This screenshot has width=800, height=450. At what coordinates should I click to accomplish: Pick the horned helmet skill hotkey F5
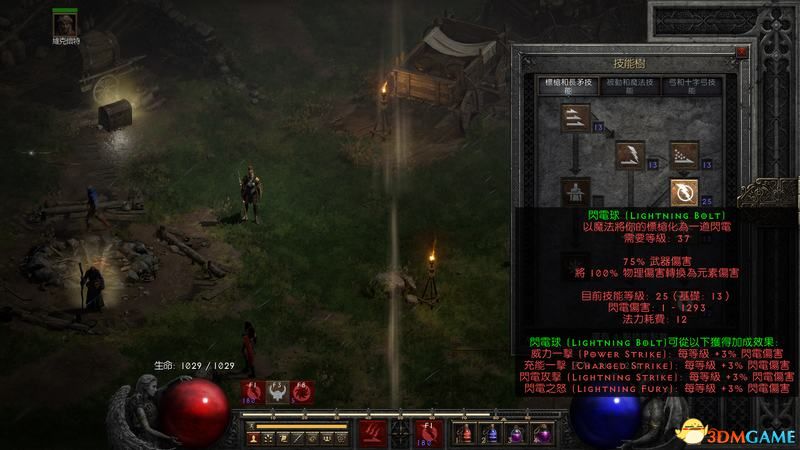tap(276, 391)
